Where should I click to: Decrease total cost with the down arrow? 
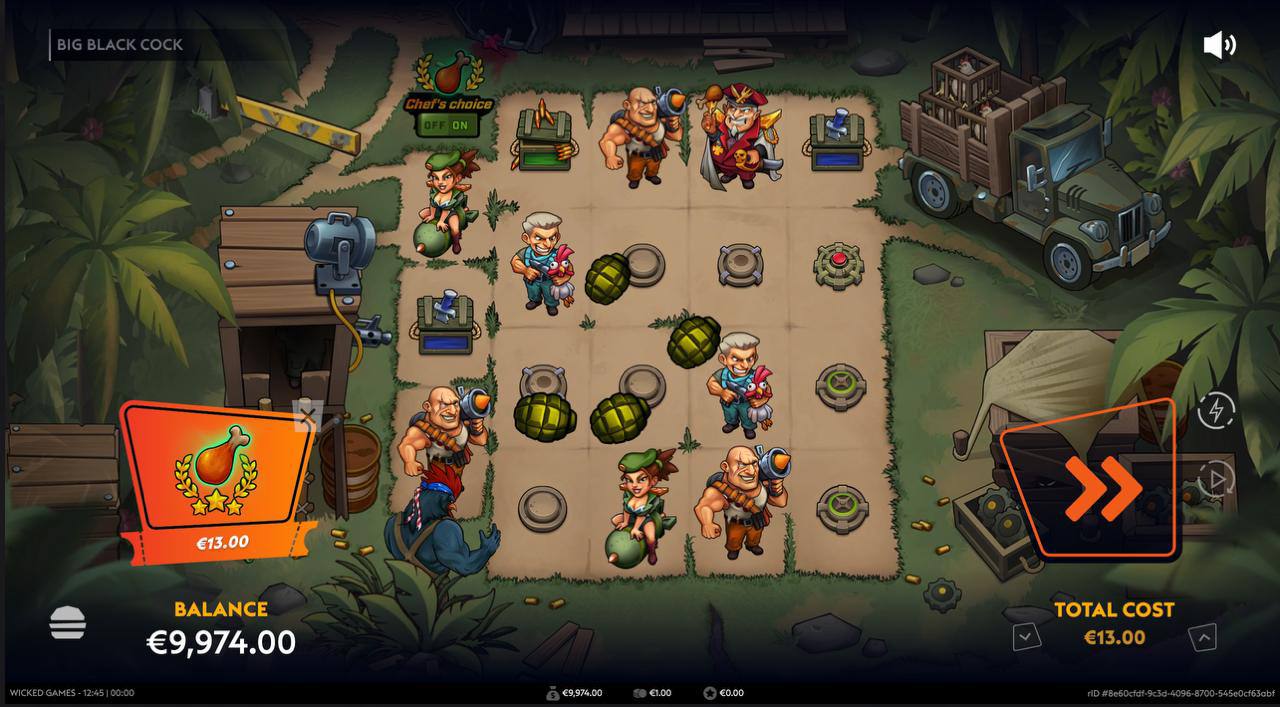1025,636
